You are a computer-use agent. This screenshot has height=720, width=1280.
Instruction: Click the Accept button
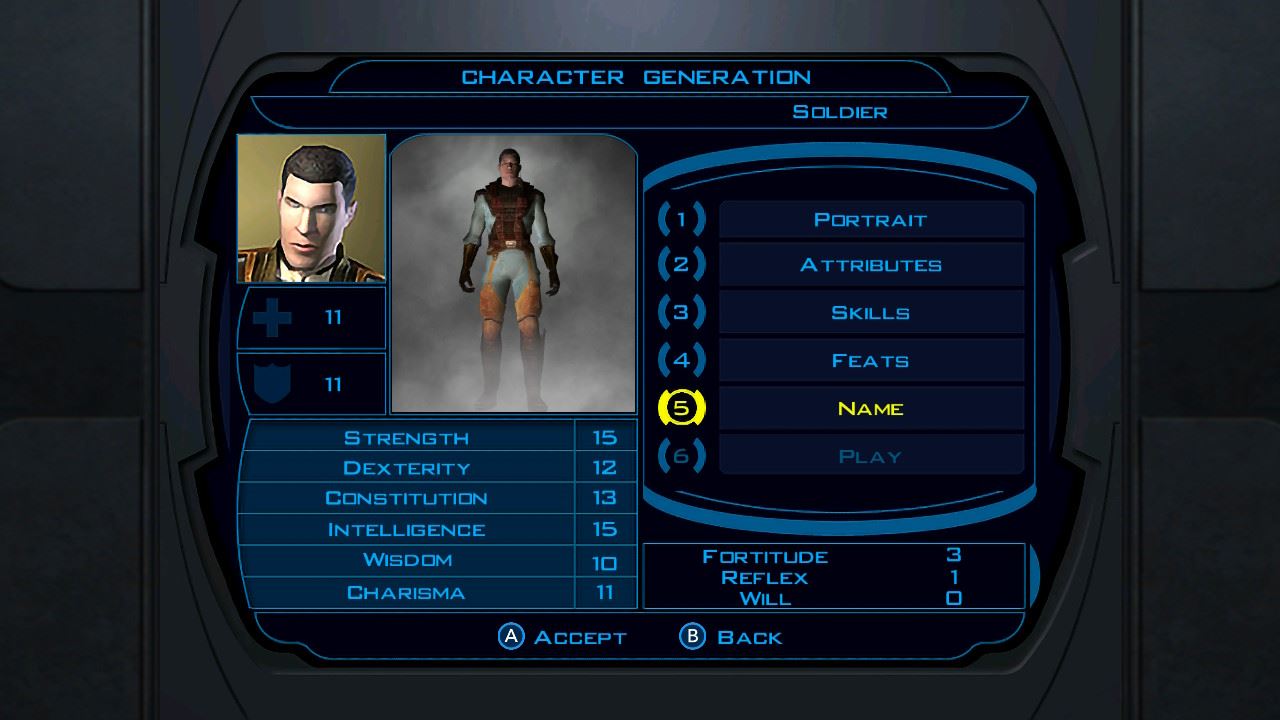click(x=563, y=637)
